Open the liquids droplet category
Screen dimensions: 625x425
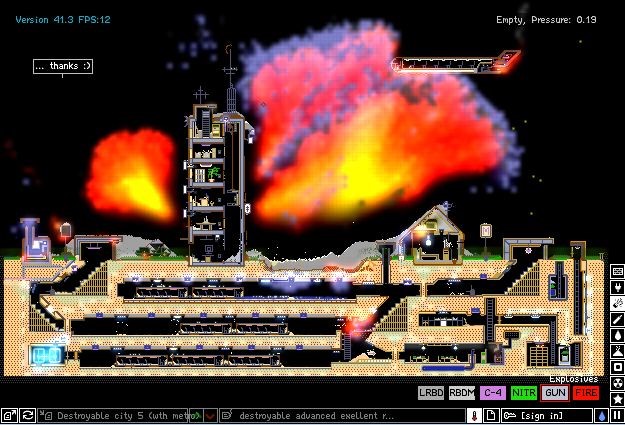tap(617, 335)
